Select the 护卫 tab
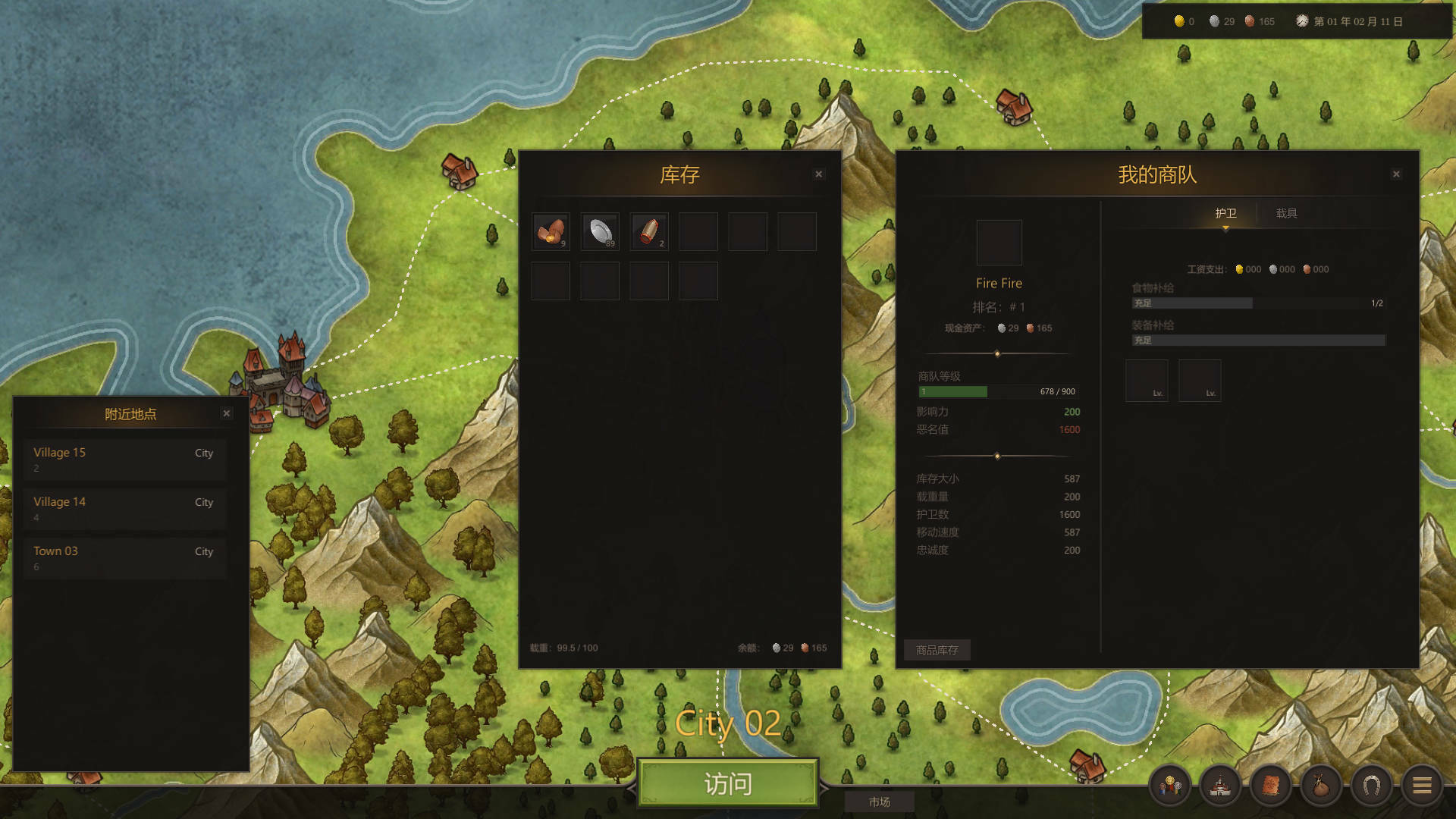1456x819 pixels. click(1226, 213)
